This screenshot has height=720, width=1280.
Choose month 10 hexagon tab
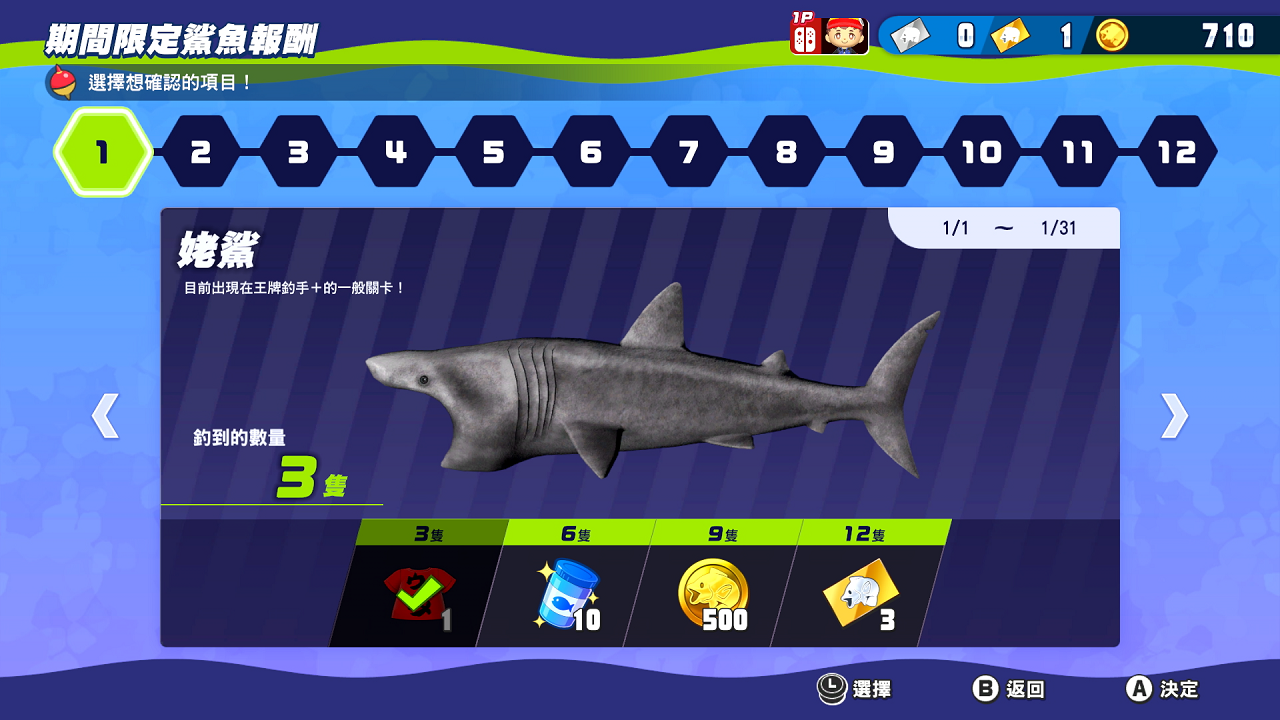click(x=982, y=152)
